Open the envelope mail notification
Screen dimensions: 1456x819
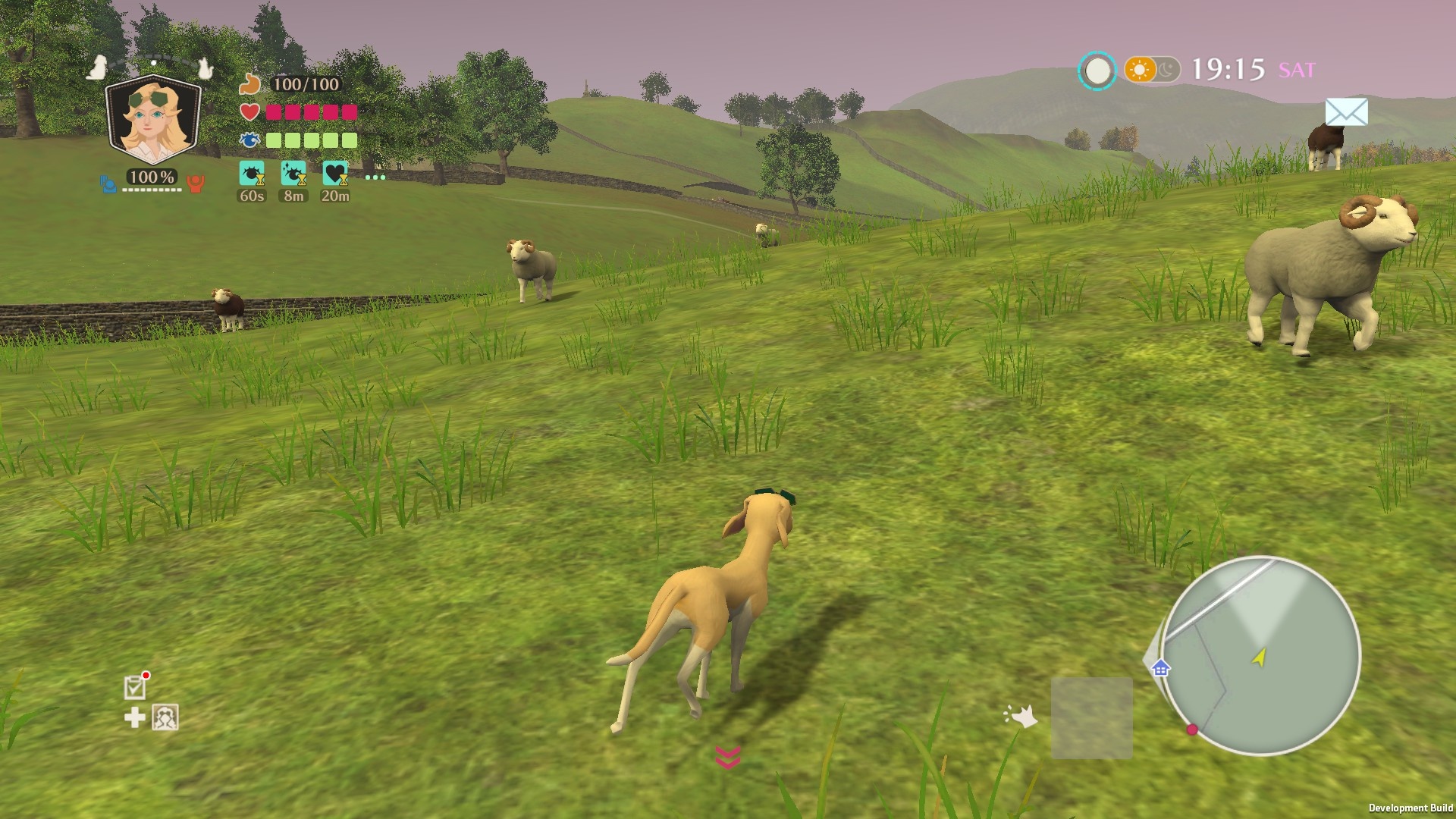(x=1346, y=112)
